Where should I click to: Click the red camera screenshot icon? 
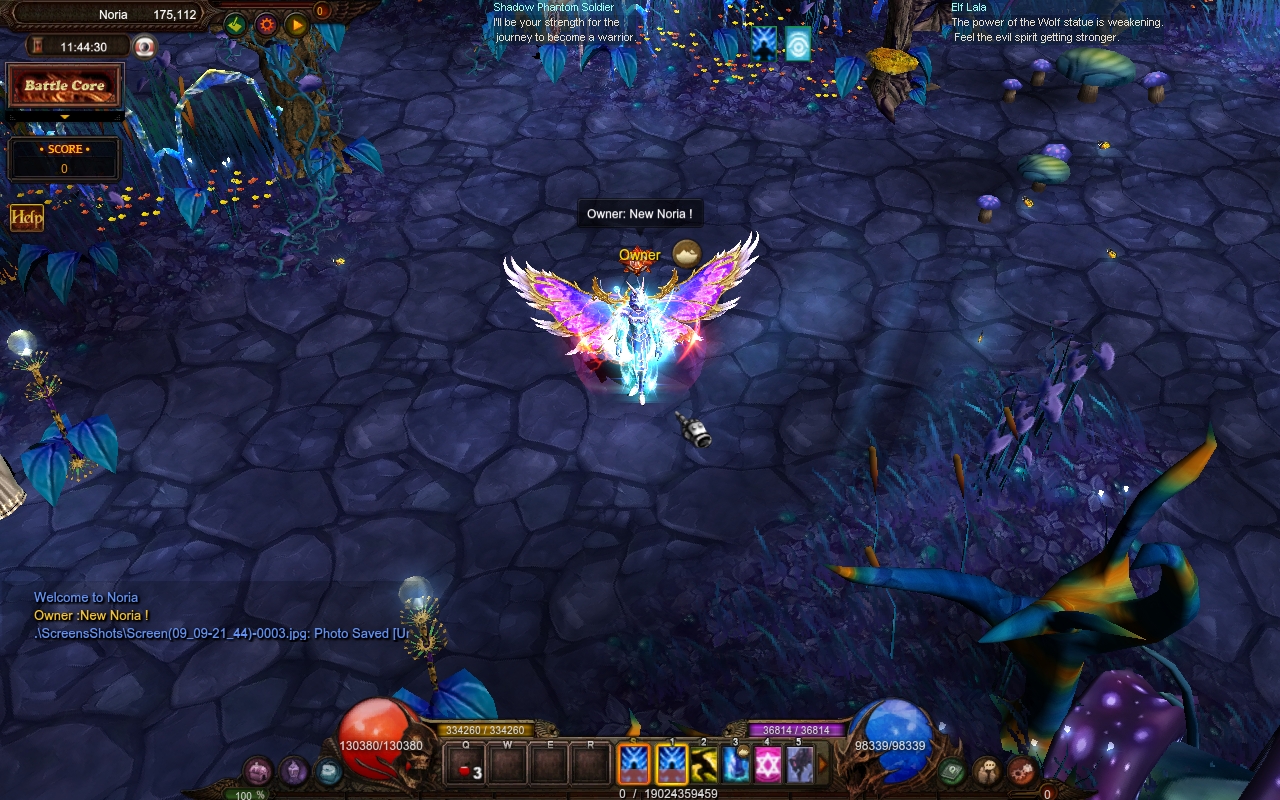point(145,47)
